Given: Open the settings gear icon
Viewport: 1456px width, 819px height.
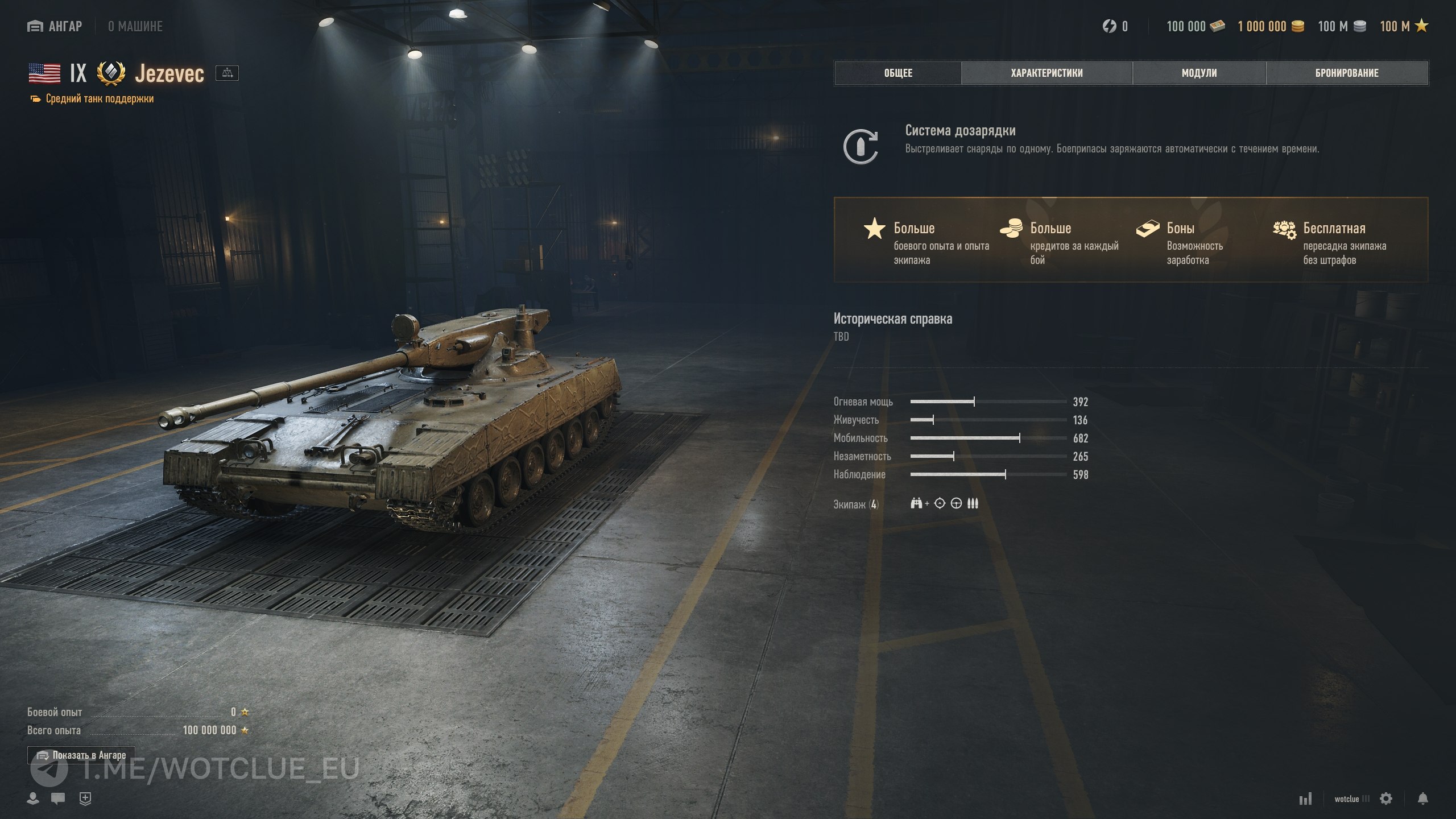Looking at the screenshot, I should [x=1386, y=799].
